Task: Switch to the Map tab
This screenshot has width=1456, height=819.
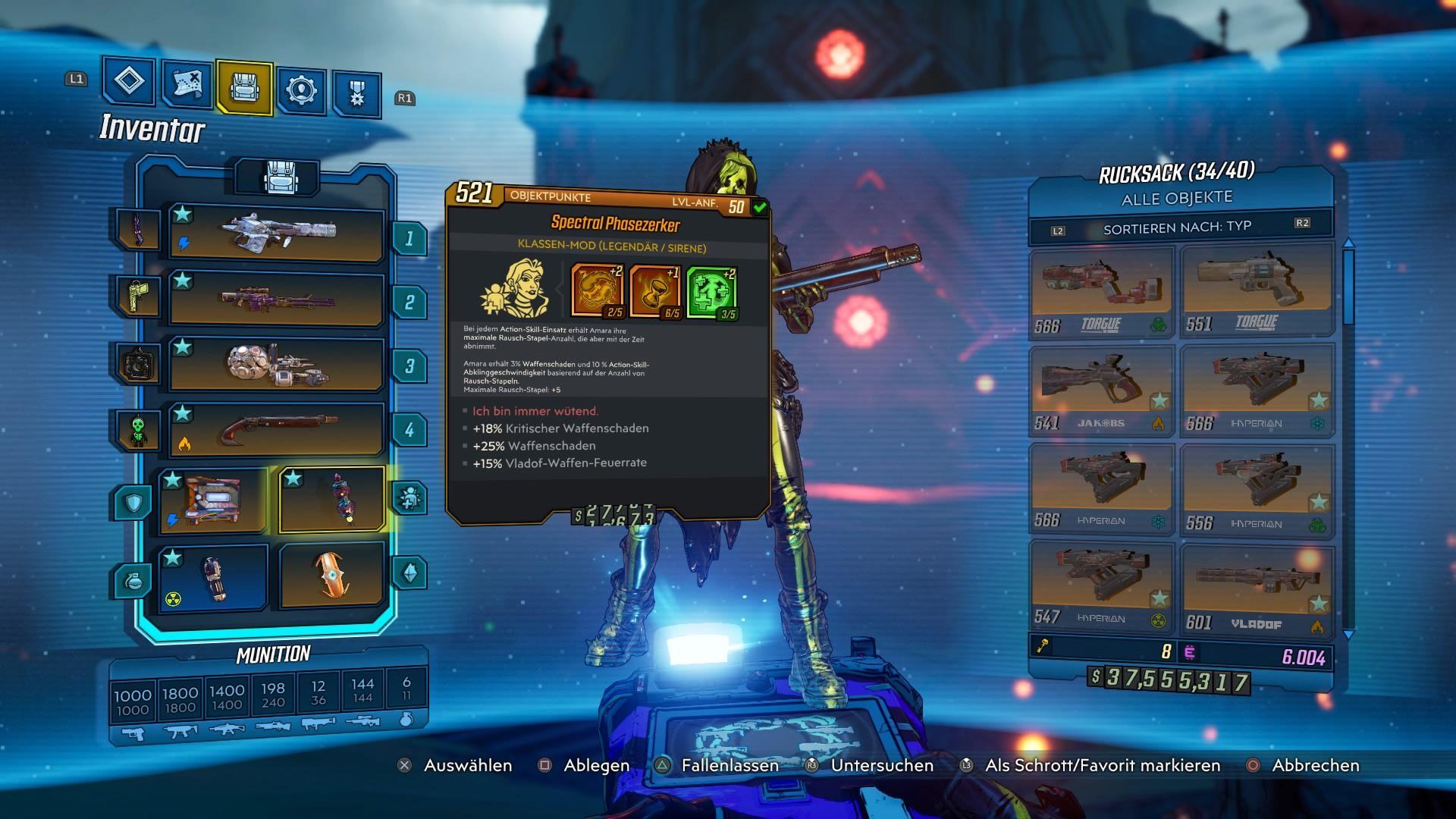Action: (x=187, y=83)
